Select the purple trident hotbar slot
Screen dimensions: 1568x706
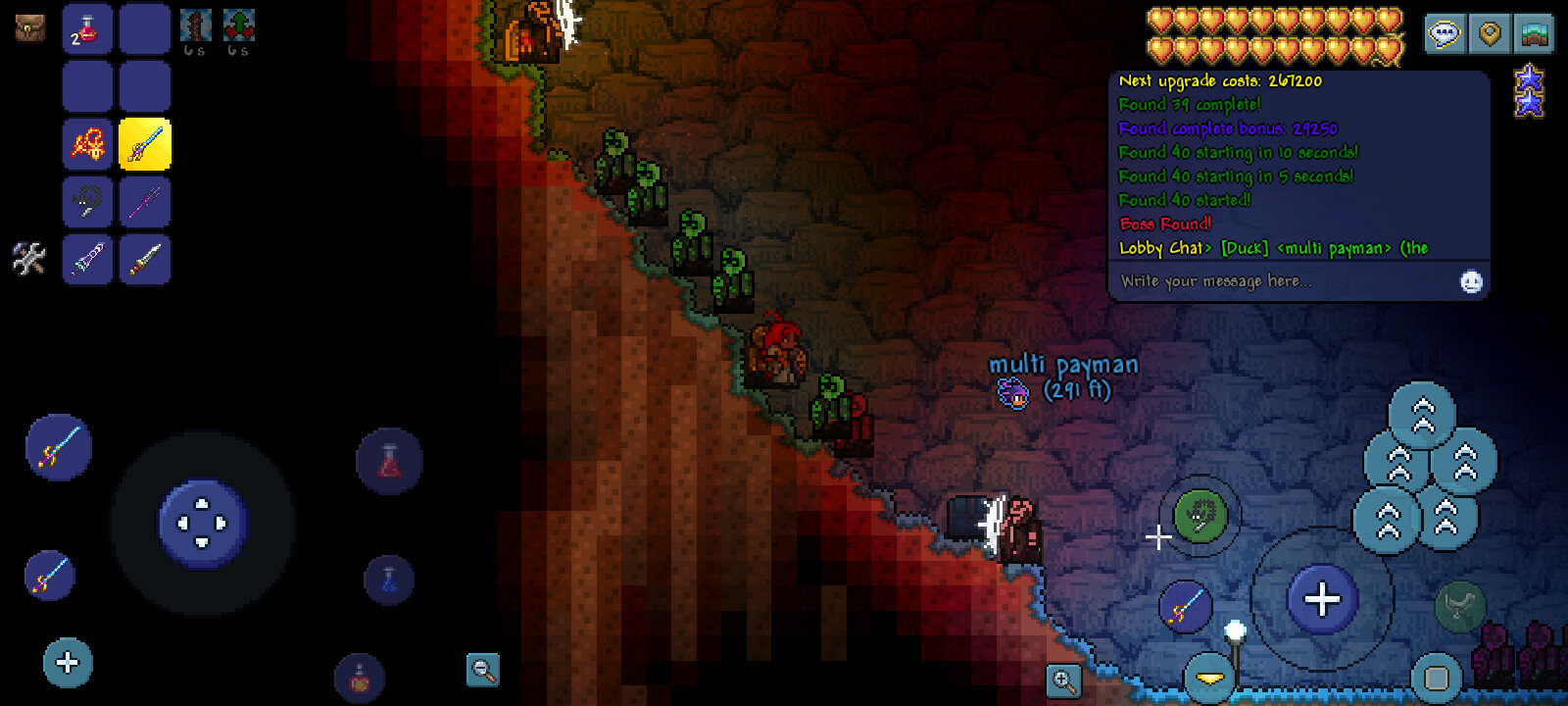[x=145, y=203]
